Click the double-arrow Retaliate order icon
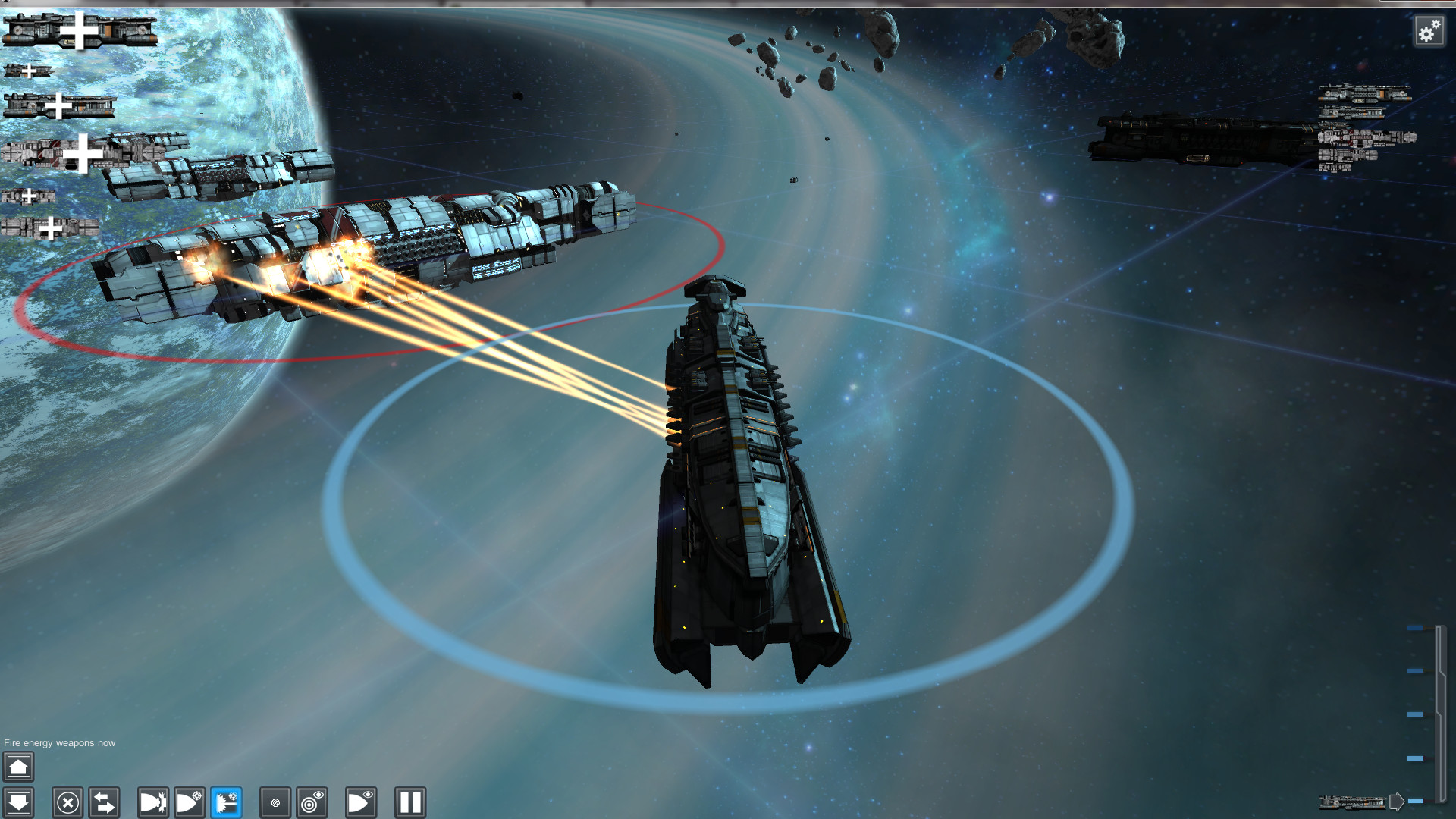 tap(104, 802)
